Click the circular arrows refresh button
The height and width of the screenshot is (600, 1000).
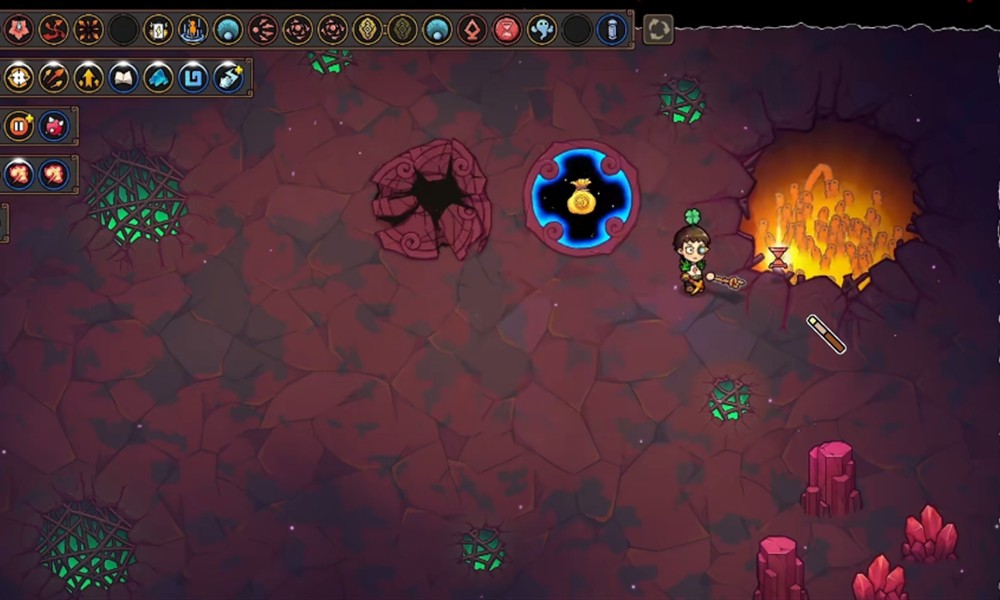point(658,29)
